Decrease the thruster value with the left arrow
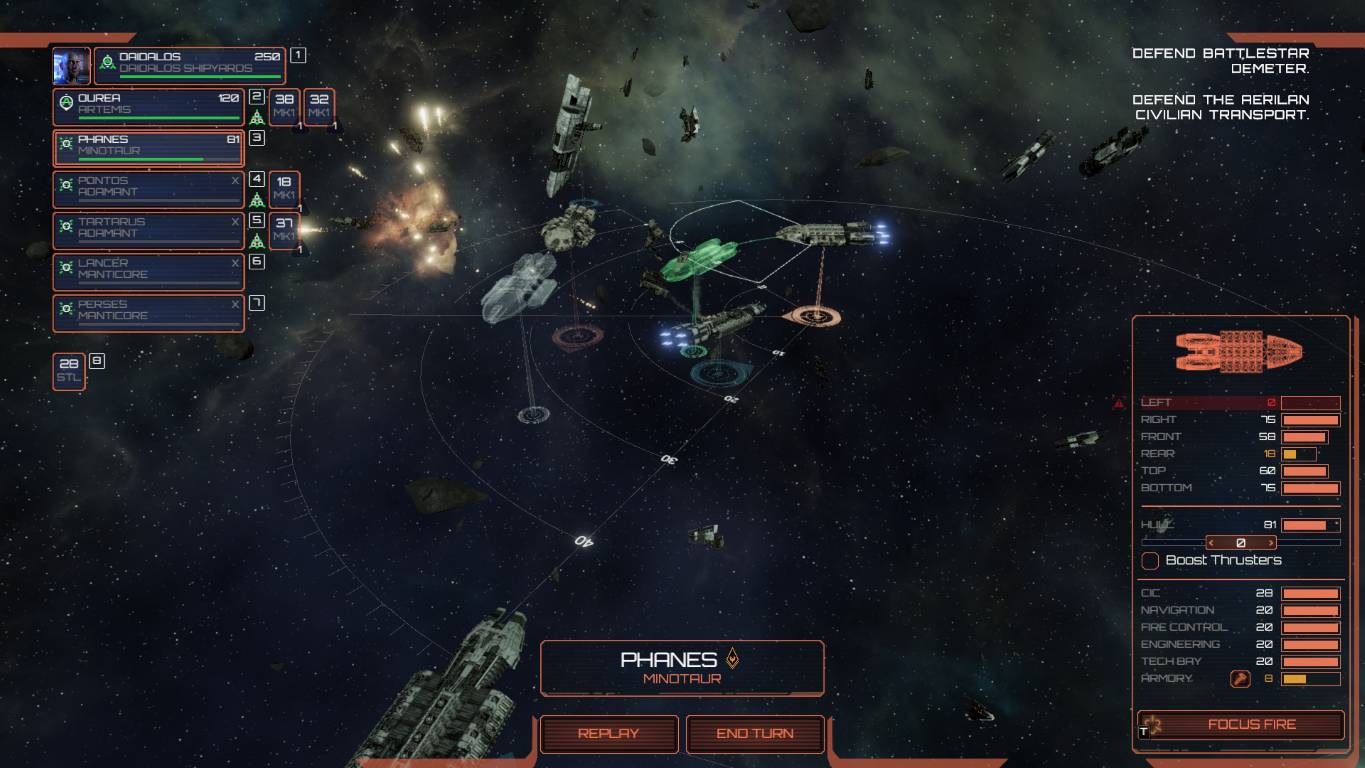Viewport: 1365px width, 768px height. point(1213,543)
